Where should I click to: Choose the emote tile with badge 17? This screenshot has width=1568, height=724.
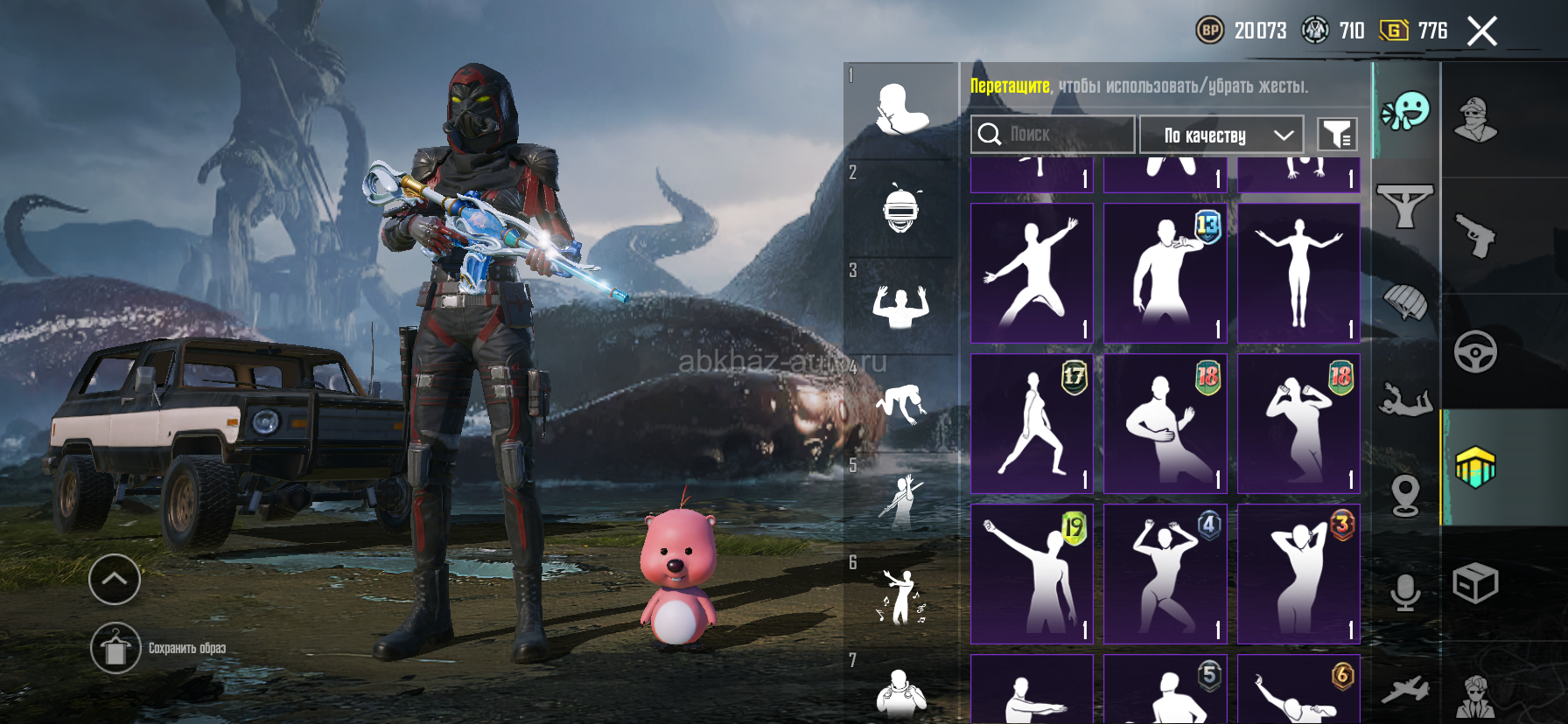[1032, 423]
